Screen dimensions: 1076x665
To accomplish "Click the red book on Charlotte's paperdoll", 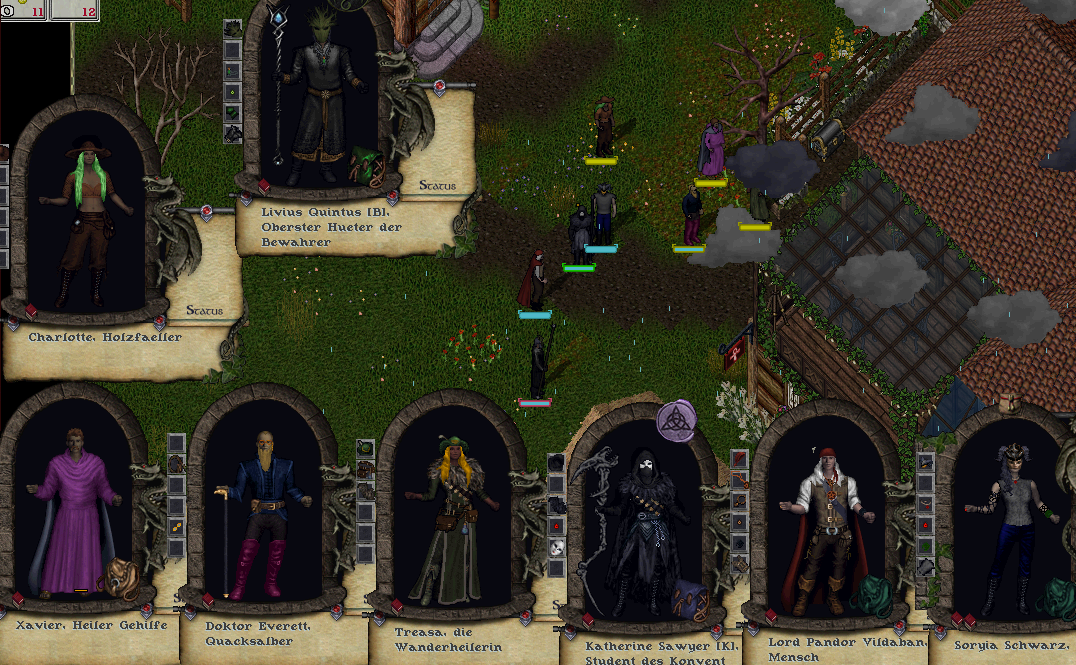I will [31, 311].
